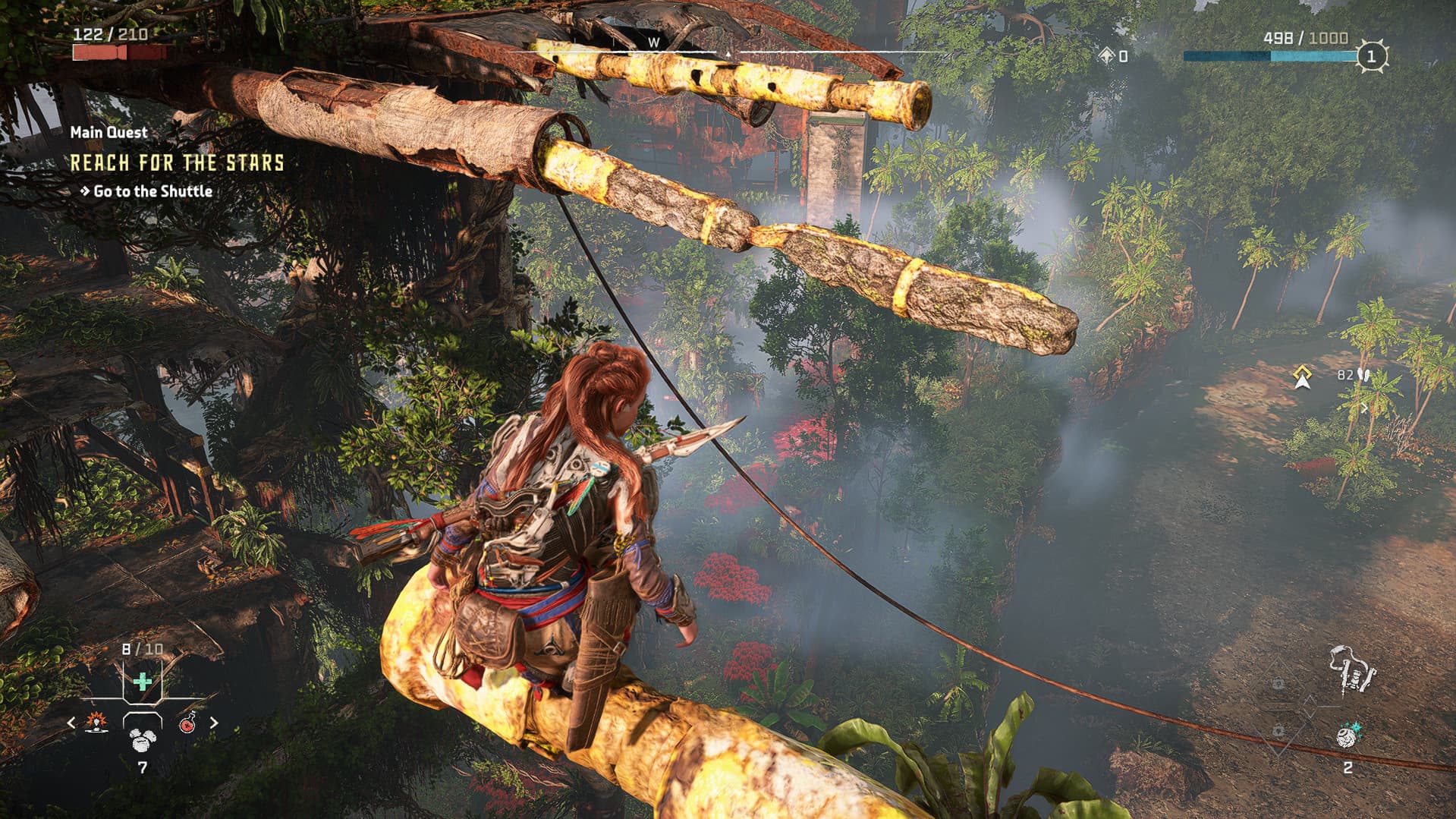Image resolution: width=1456 pixels, height=819 pixels.
Task: Click the Go to the Shuttle objective
Action: pyautogui.click(x=152, y=191)
